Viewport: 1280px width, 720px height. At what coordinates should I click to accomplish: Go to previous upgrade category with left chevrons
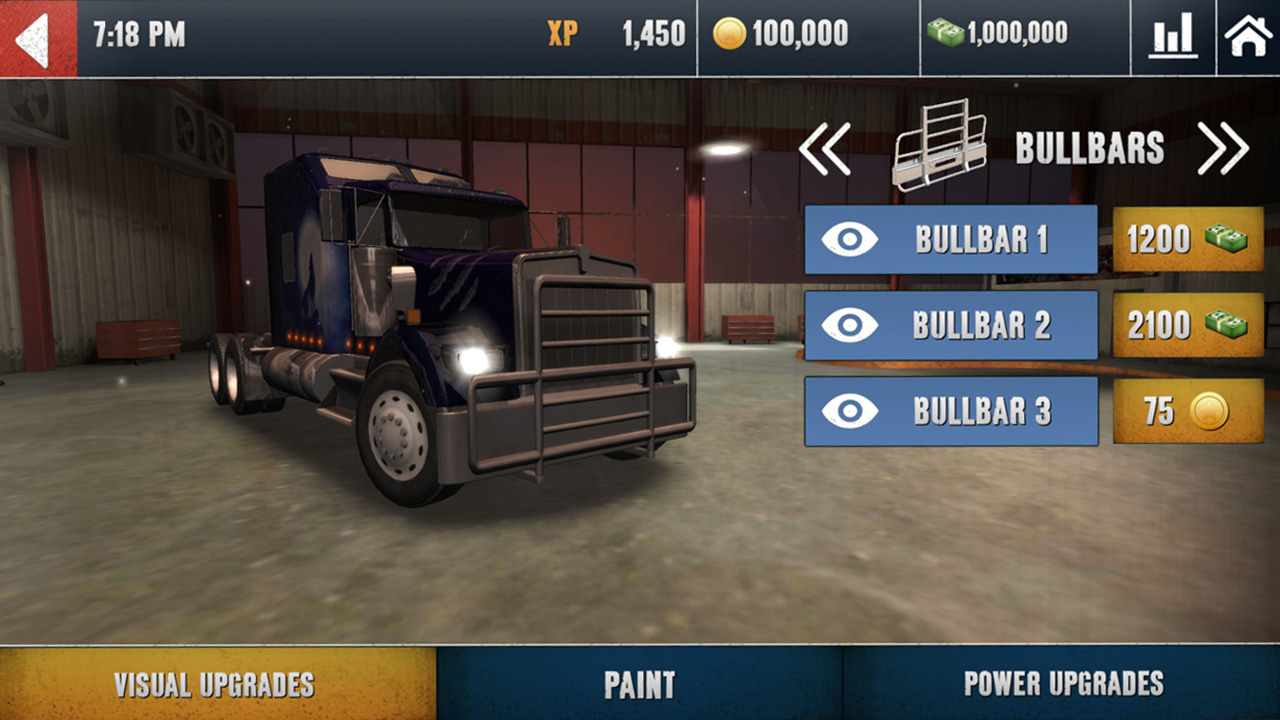(826, 148)
